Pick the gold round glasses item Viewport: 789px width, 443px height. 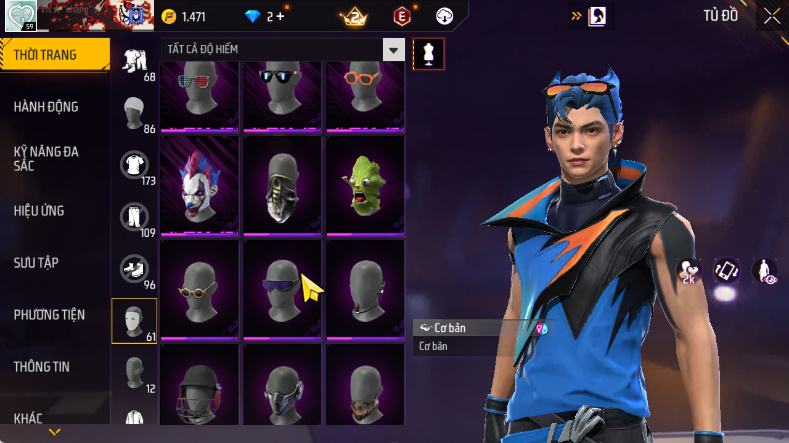(x=199, y=287)
